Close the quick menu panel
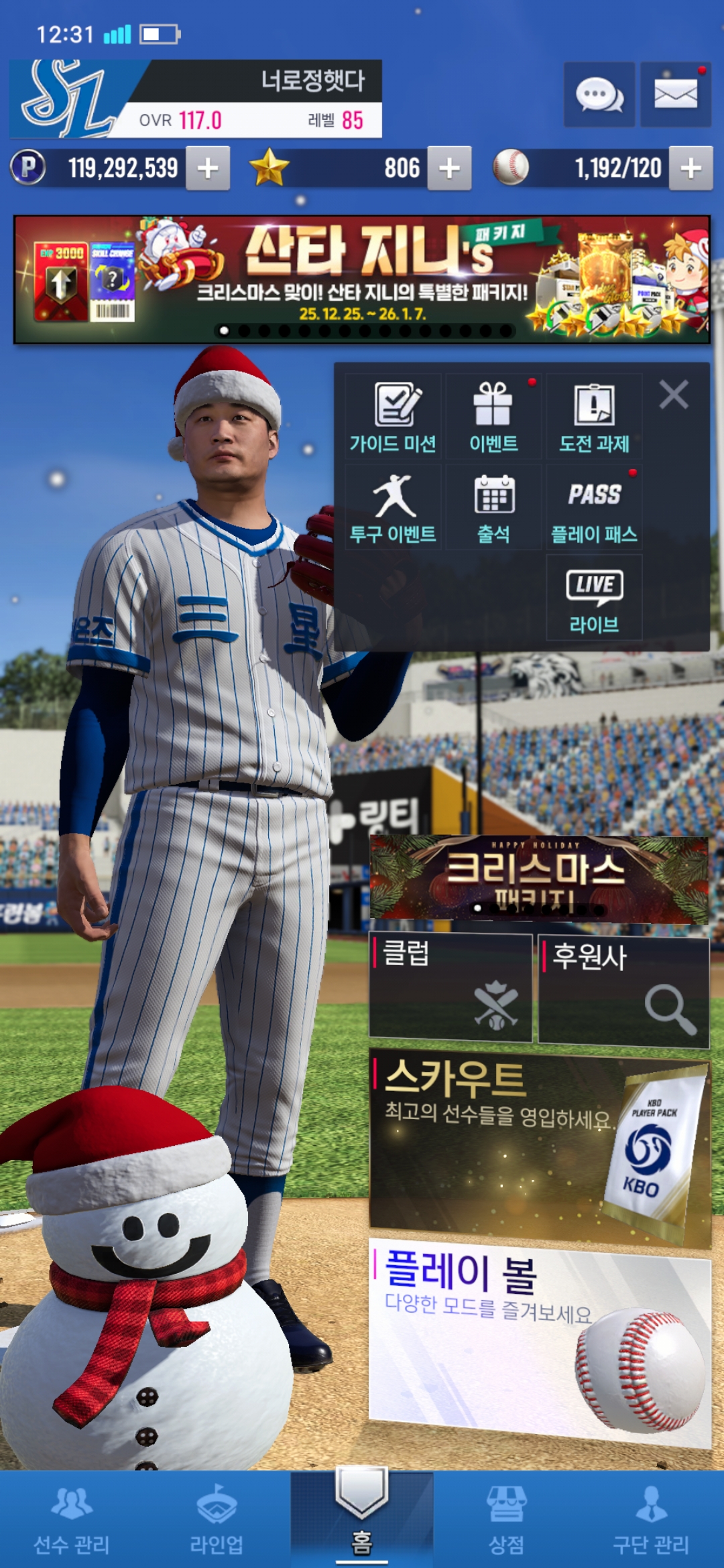Viewport: 724px width, 1568px height. (x=674, y=395)
